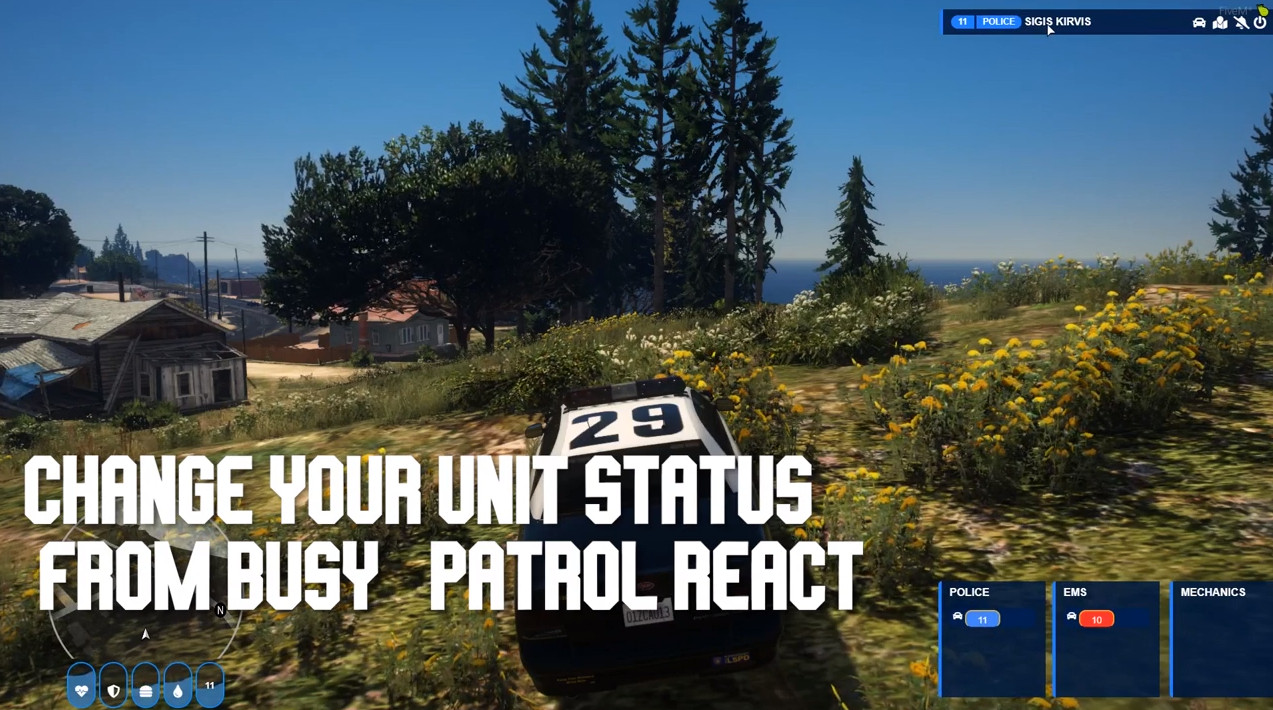Toggle the muted bell notification icon
Image resolution: width=1273 pixels, height=710 pixels.
point(1241,22)
